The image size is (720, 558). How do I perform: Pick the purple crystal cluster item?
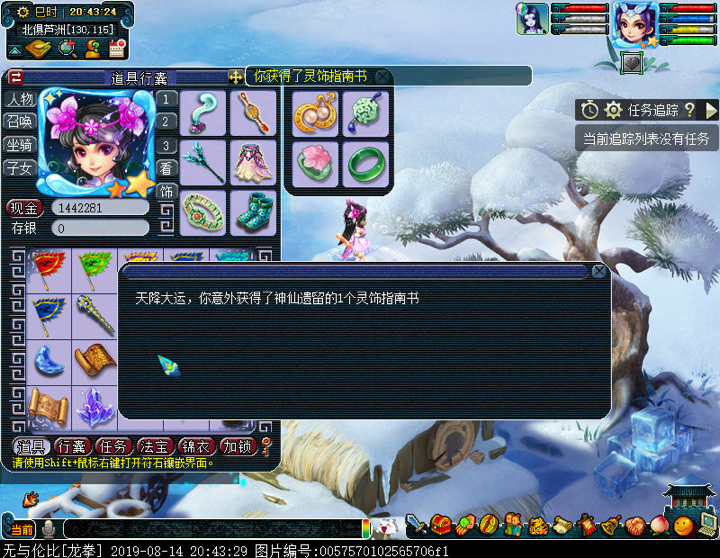pyautogui.click(x=96, y=407)
